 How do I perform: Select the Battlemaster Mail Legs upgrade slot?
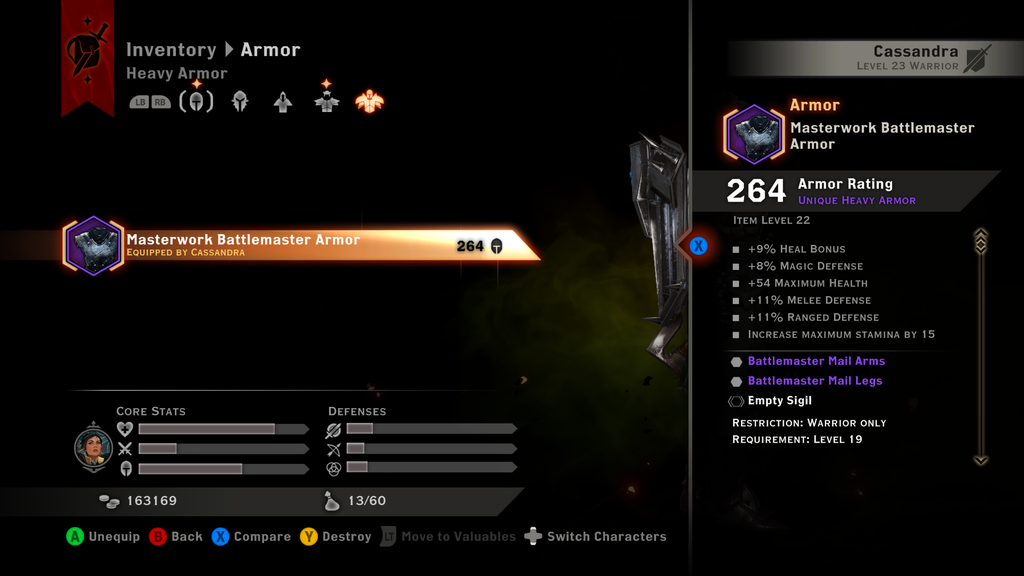pyautogui.click(x=814, y=381)
